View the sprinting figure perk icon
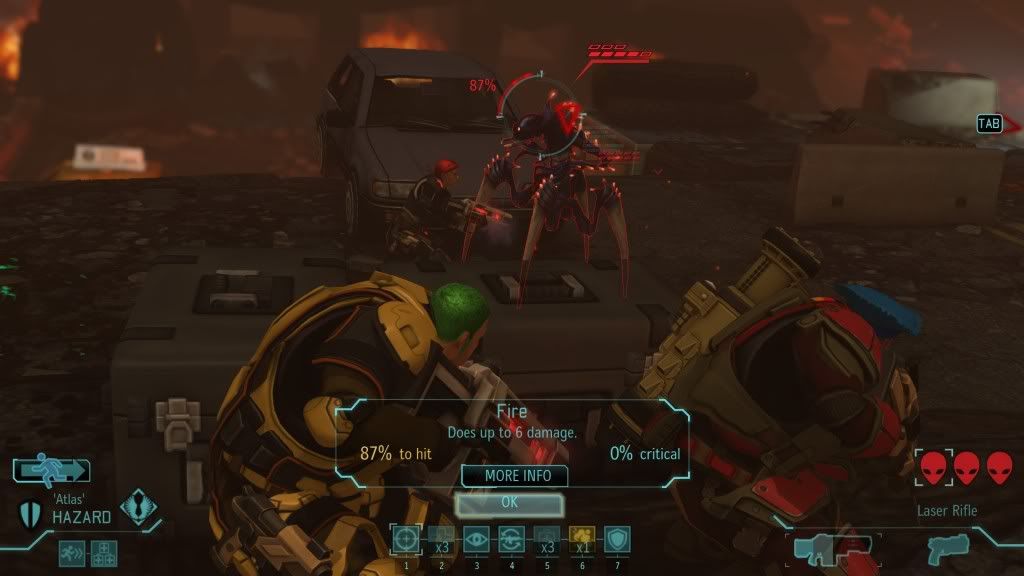Screen dimensions: 1024x576 pos(71,552)
